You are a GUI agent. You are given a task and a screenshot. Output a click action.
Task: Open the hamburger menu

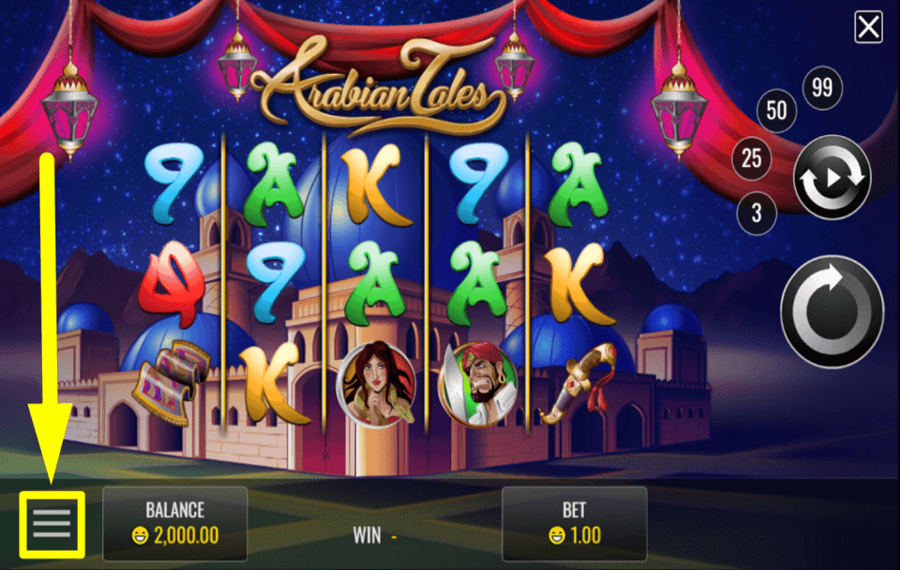[52, 523]
